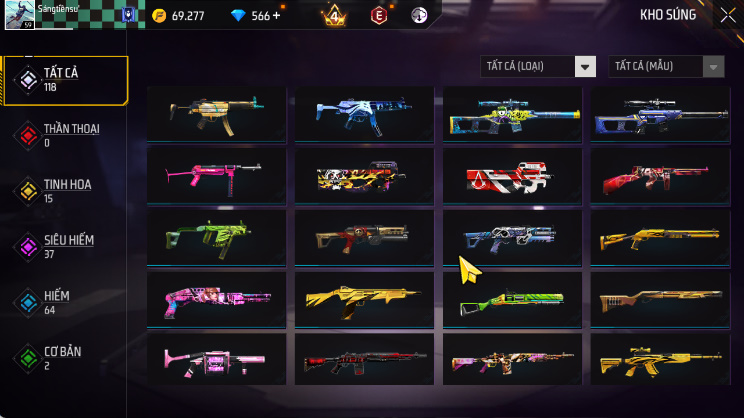
Task: Show the Siêu Hiếm weapon skins
Action: tap(66, 247)
